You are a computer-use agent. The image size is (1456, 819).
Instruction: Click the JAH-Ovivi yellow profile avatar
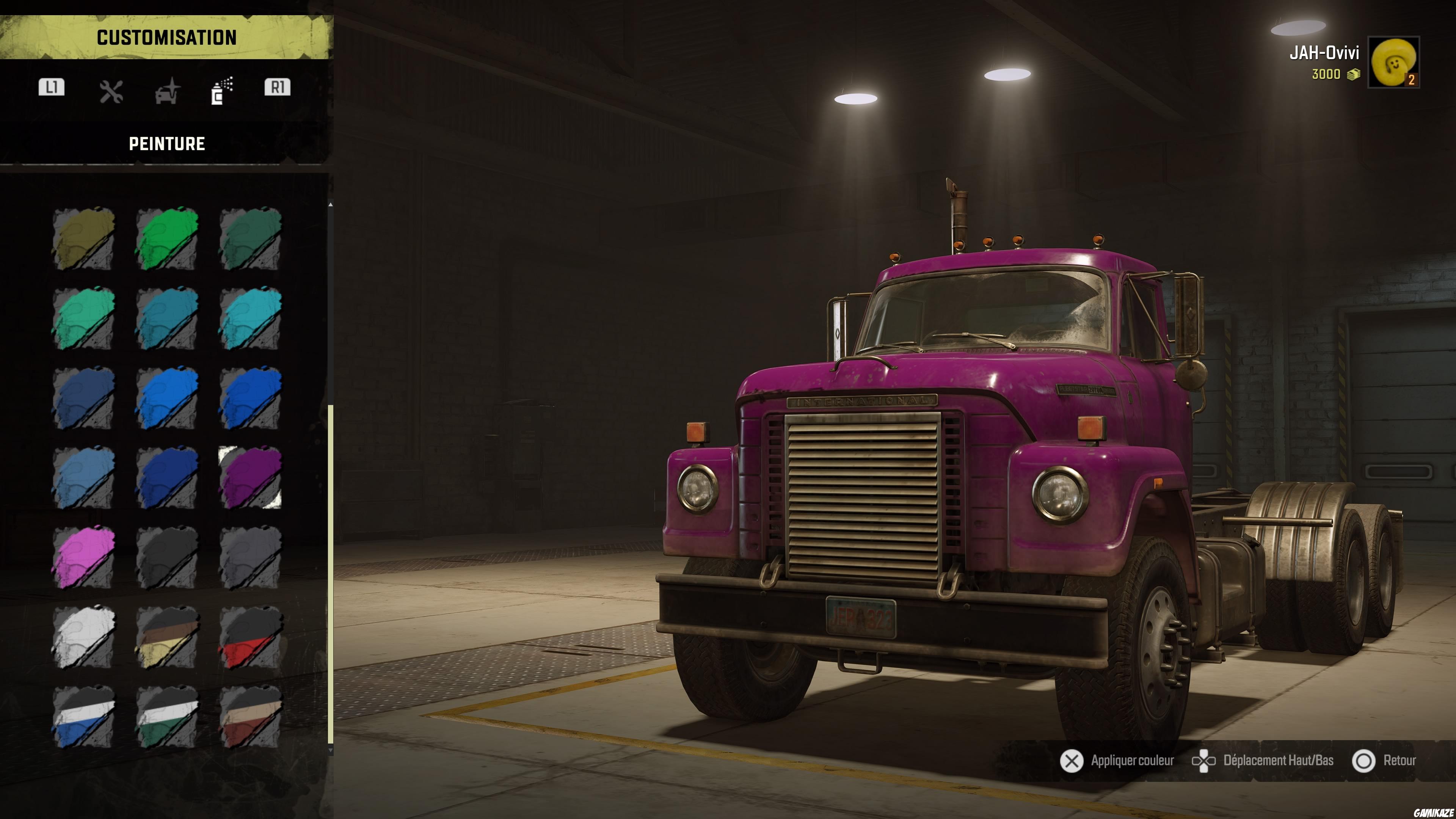tap(1393, 61)
